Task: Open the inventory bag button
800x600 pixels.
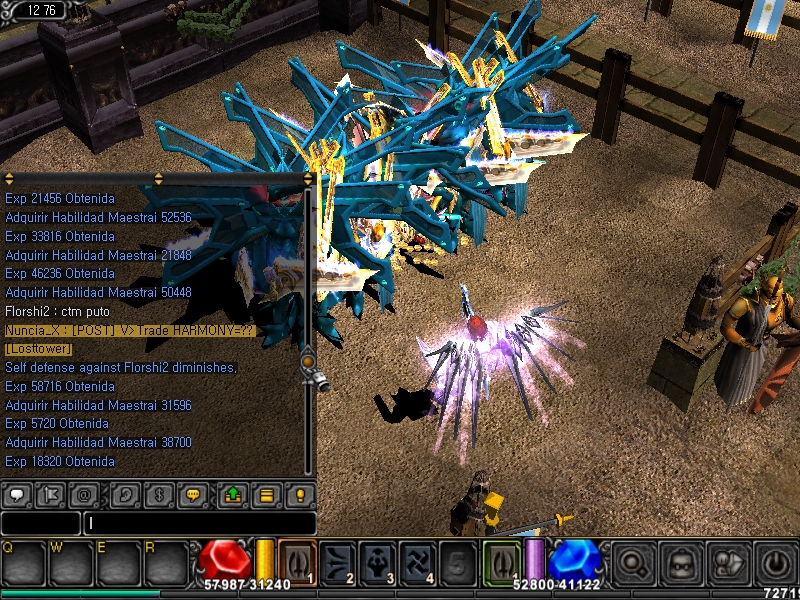Action: tap(724, 561)
